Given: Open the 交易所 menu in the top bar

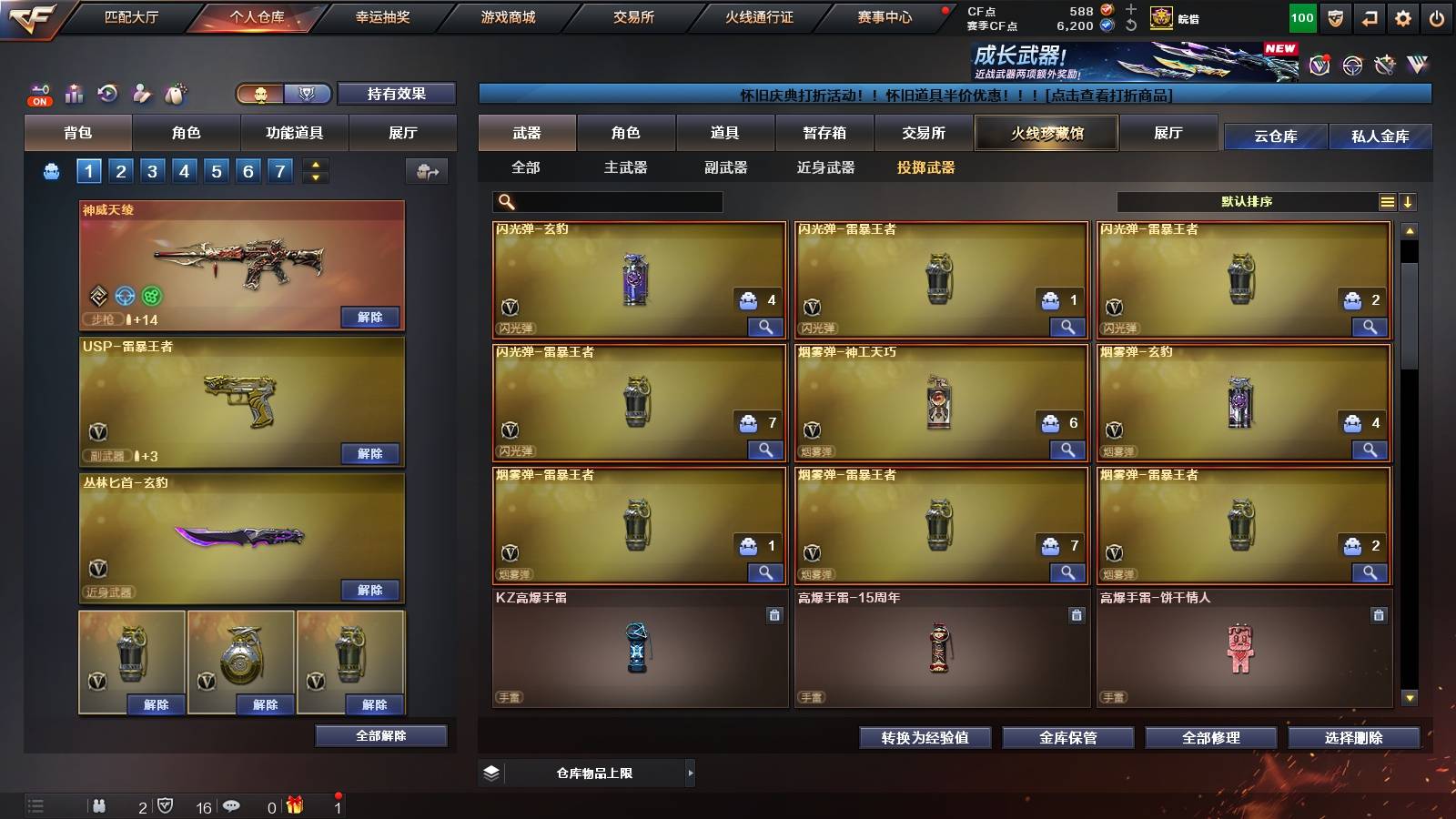Looking at the screenshot, I should [x=635, y=16].
